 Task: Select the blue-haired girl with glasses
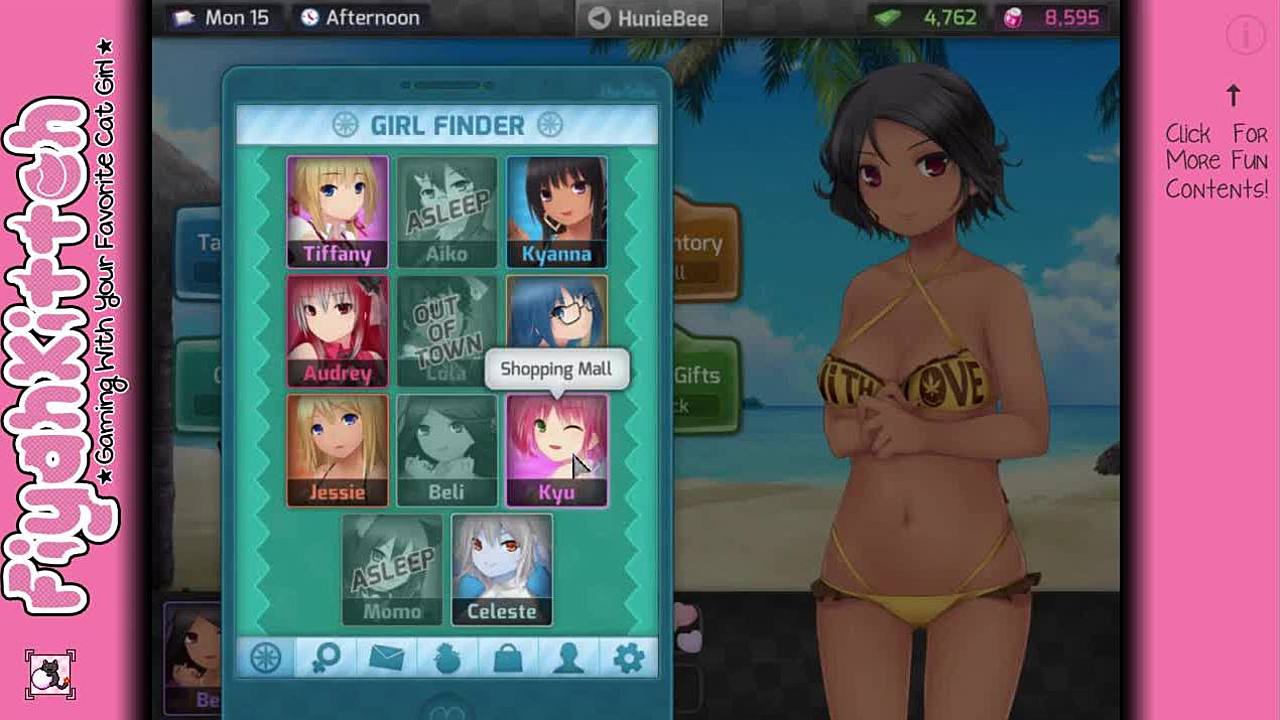pyautogui.click(x=556, y=315)
